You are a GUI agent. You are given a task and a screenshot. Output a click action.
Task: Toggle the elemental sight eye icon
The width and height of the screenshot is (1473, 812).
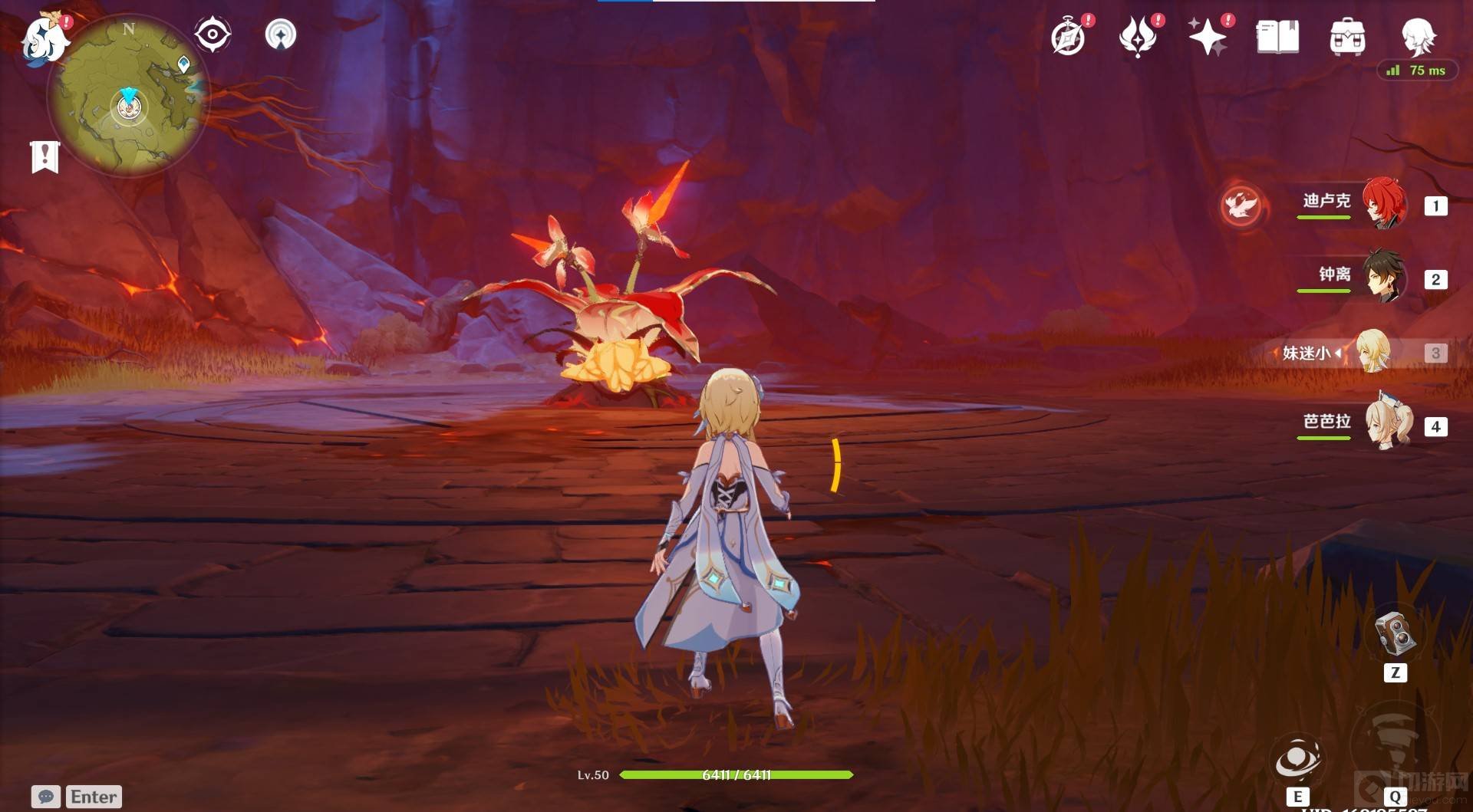(212, 35)
